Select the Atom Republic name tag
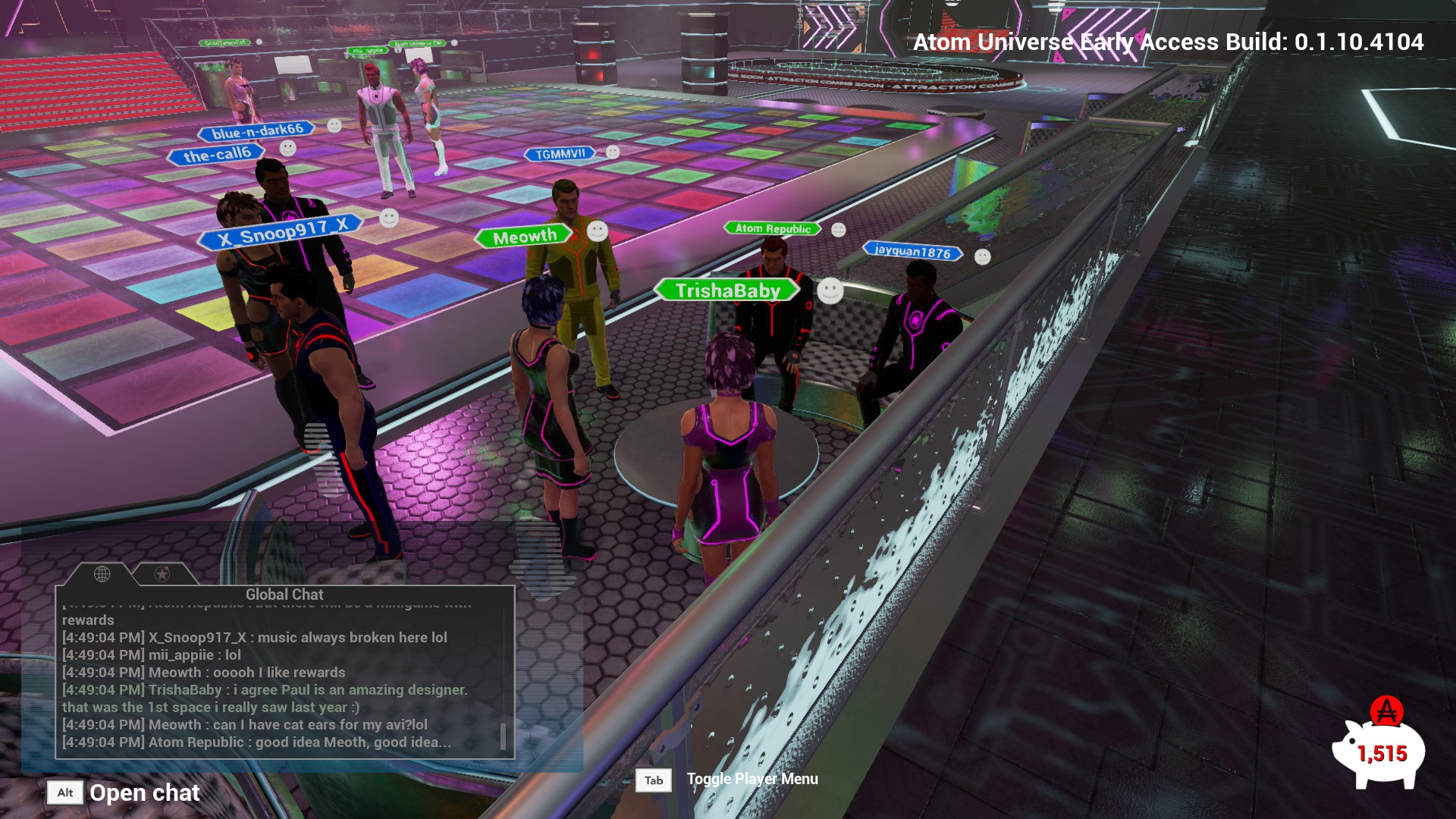1456x819 pixels. [x=773, y=228]
